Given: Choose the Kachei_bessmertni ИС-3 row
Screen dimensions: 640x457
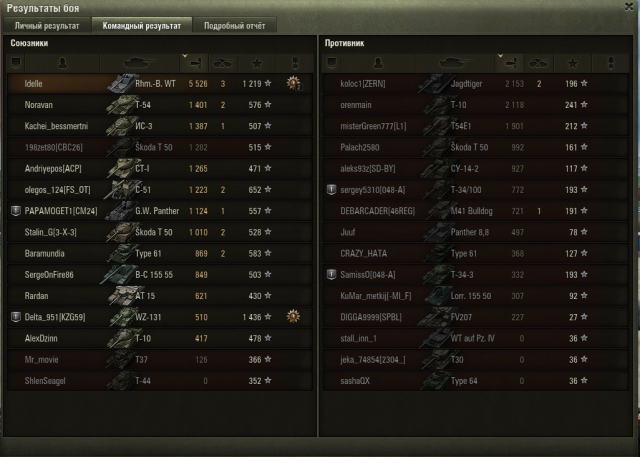Looking at the screenshot, I should (x=150, y=126).
